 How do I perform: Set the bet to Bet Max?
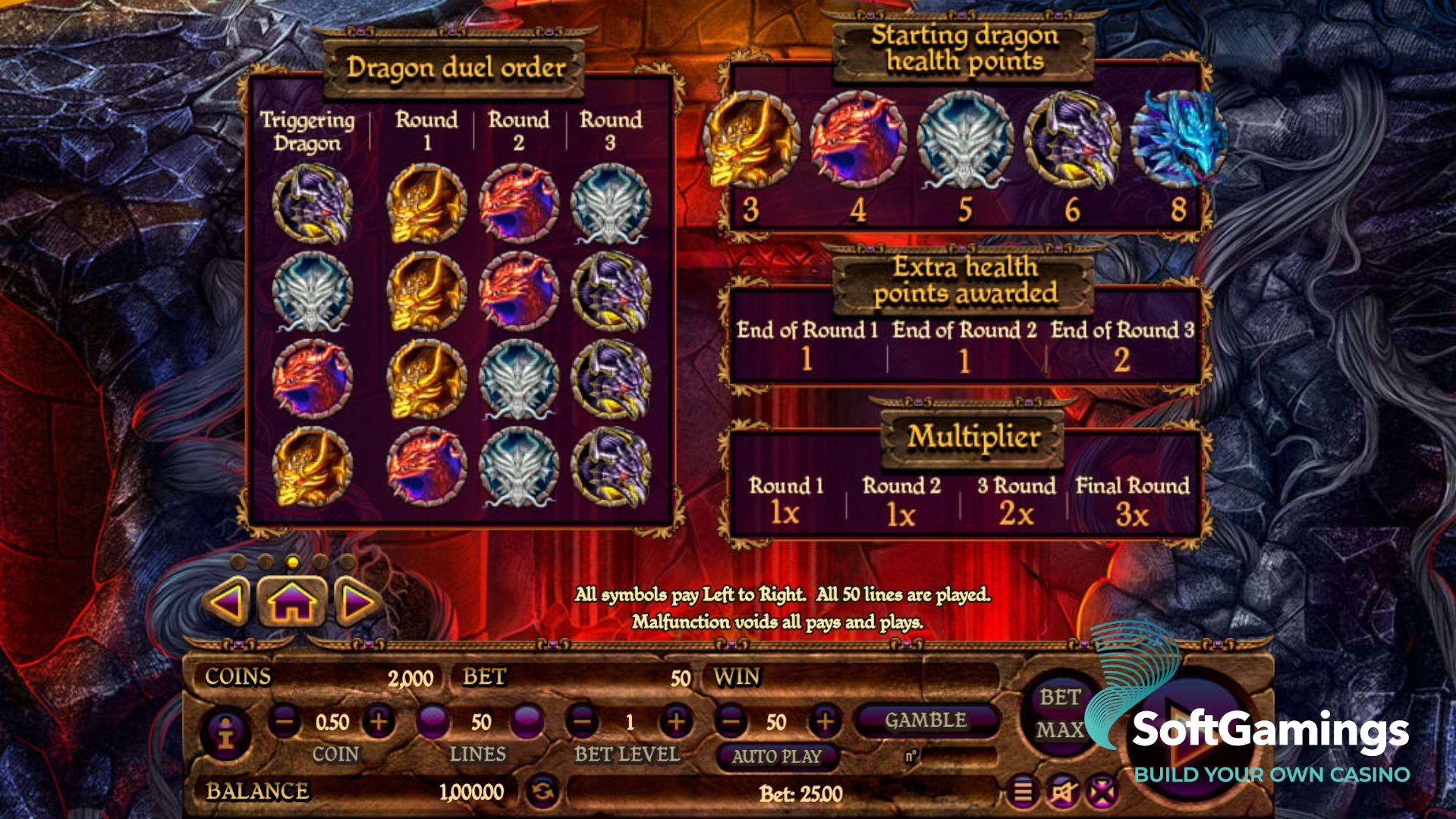(x=1060, y=713)
